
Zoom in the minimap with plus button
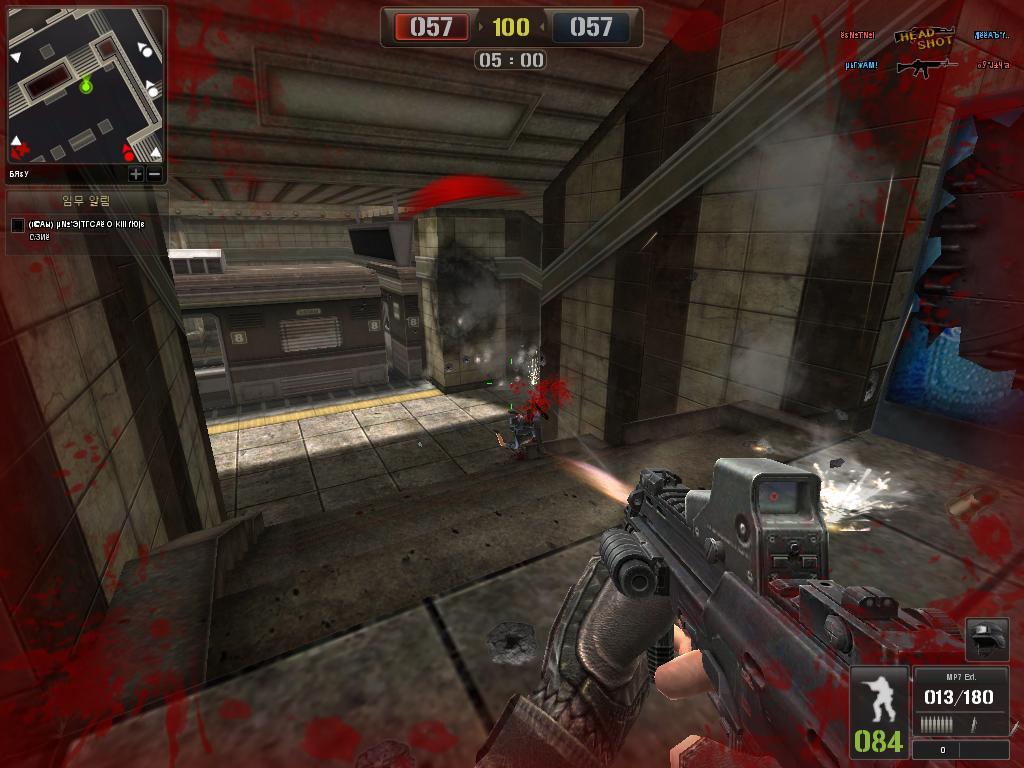click(136, 174)
